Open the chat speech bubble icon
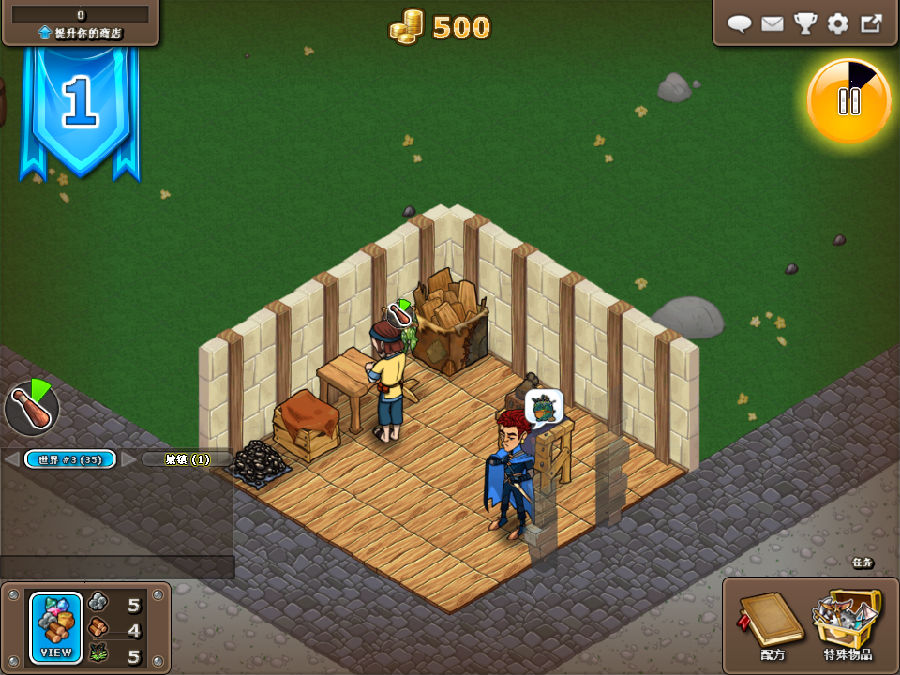The image size is (900, 675). [x=739, y=24]
